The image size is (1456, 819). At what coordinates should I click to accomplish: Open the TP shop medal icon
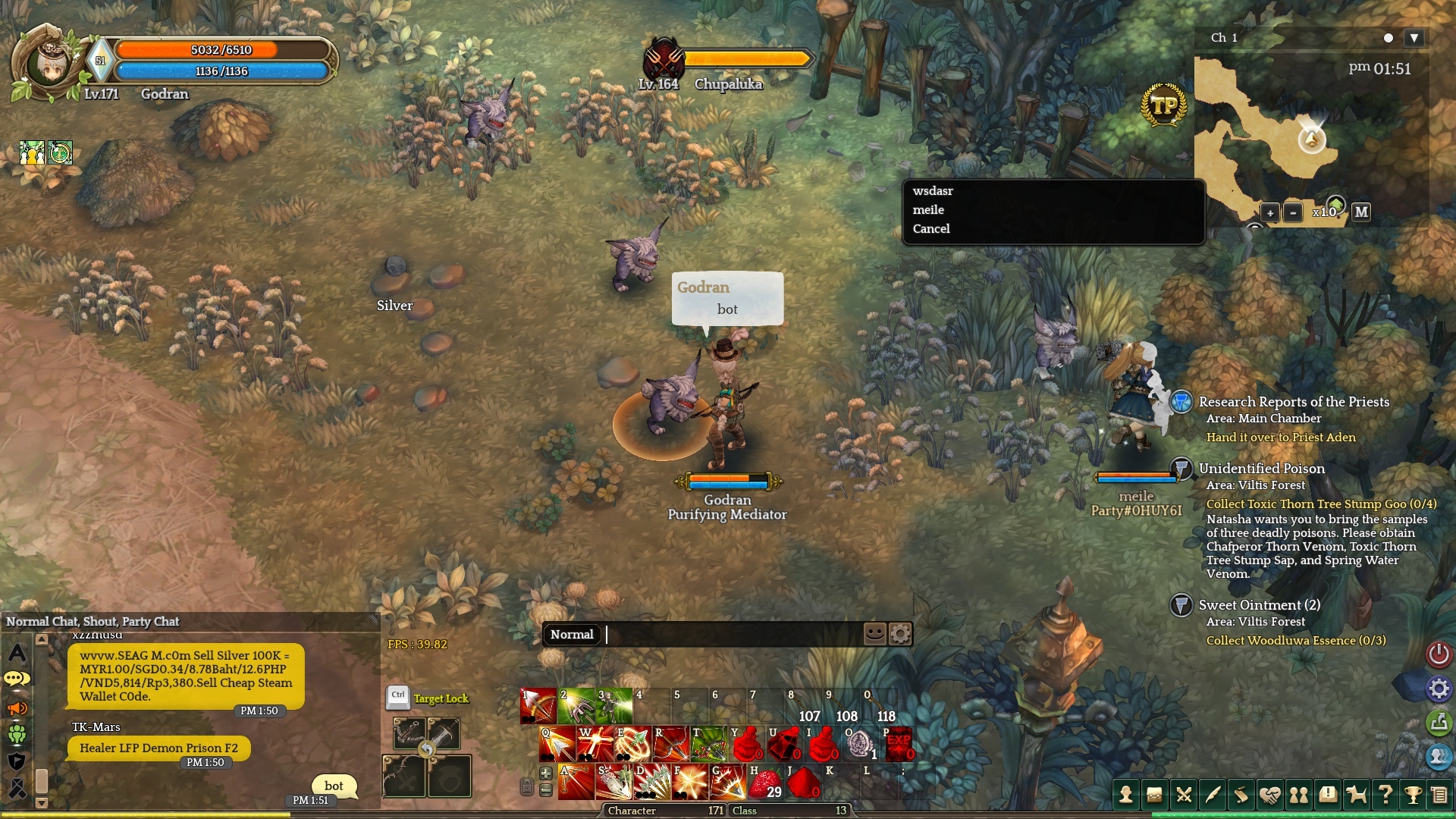(1163, 105)
